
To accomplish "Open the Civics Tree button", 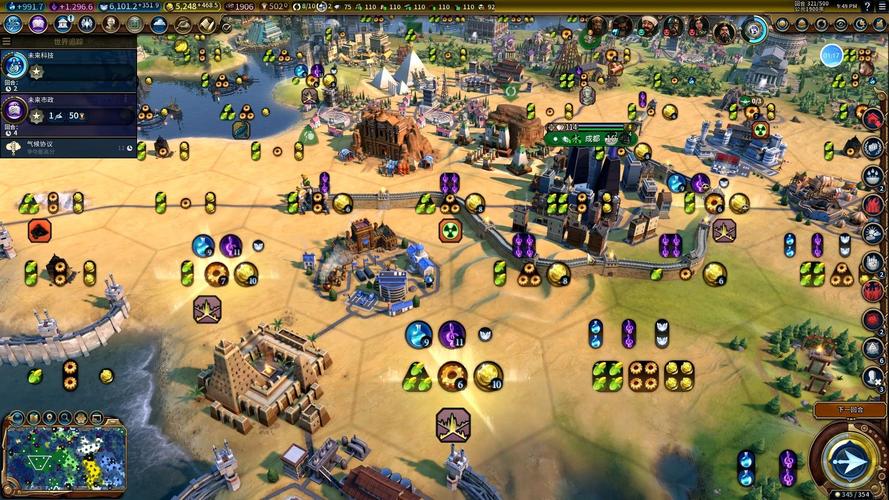I will pyautogui.click(x=37, y=24).
